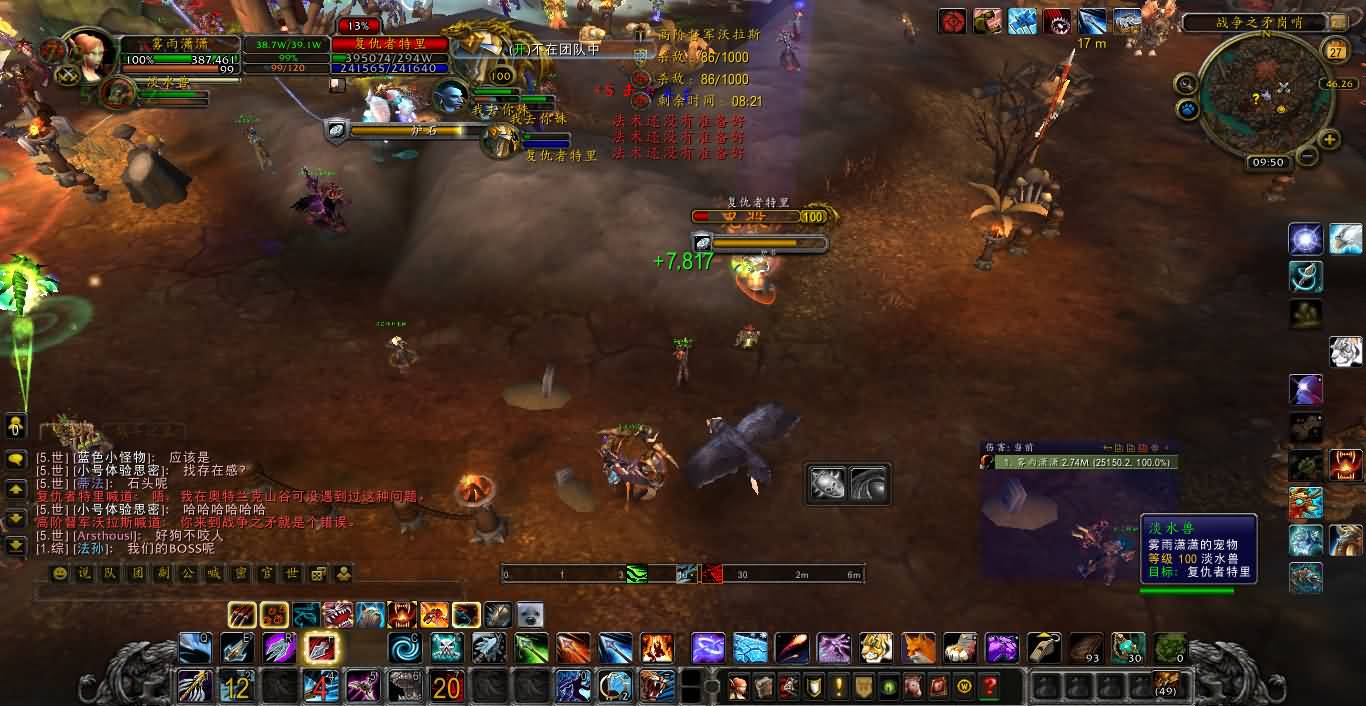
Task: Select the player portrait at top left
Action: click(x=90, y=53)
